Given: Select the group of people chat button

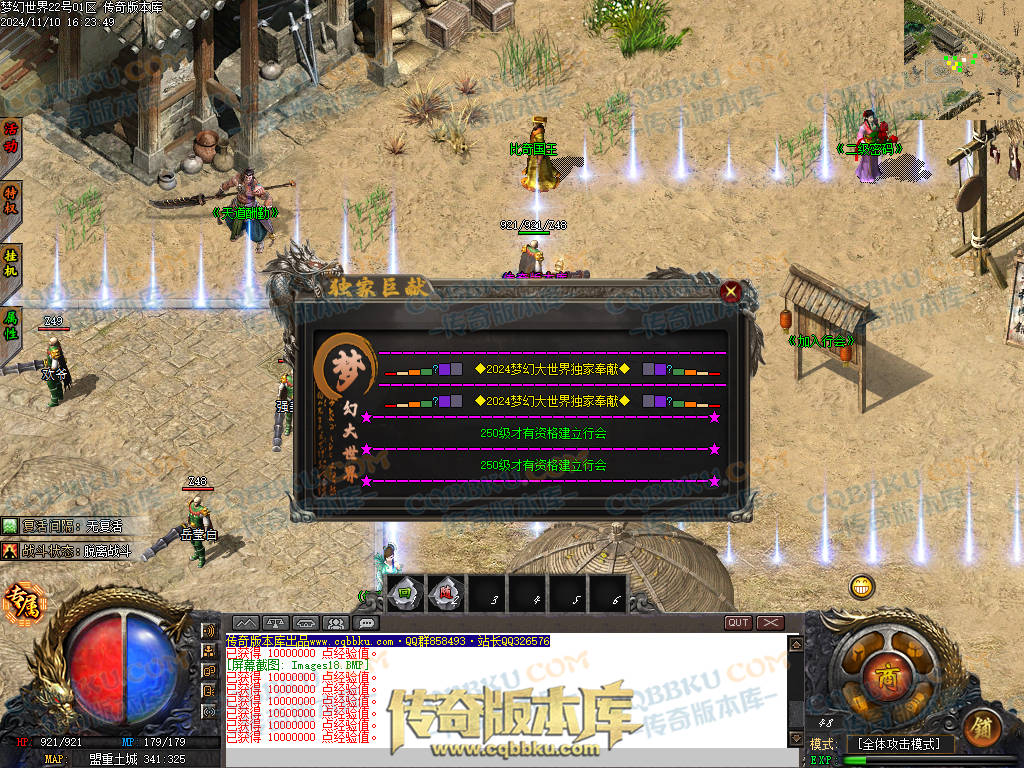Looking at the screenshot, I should click(336, 623).
